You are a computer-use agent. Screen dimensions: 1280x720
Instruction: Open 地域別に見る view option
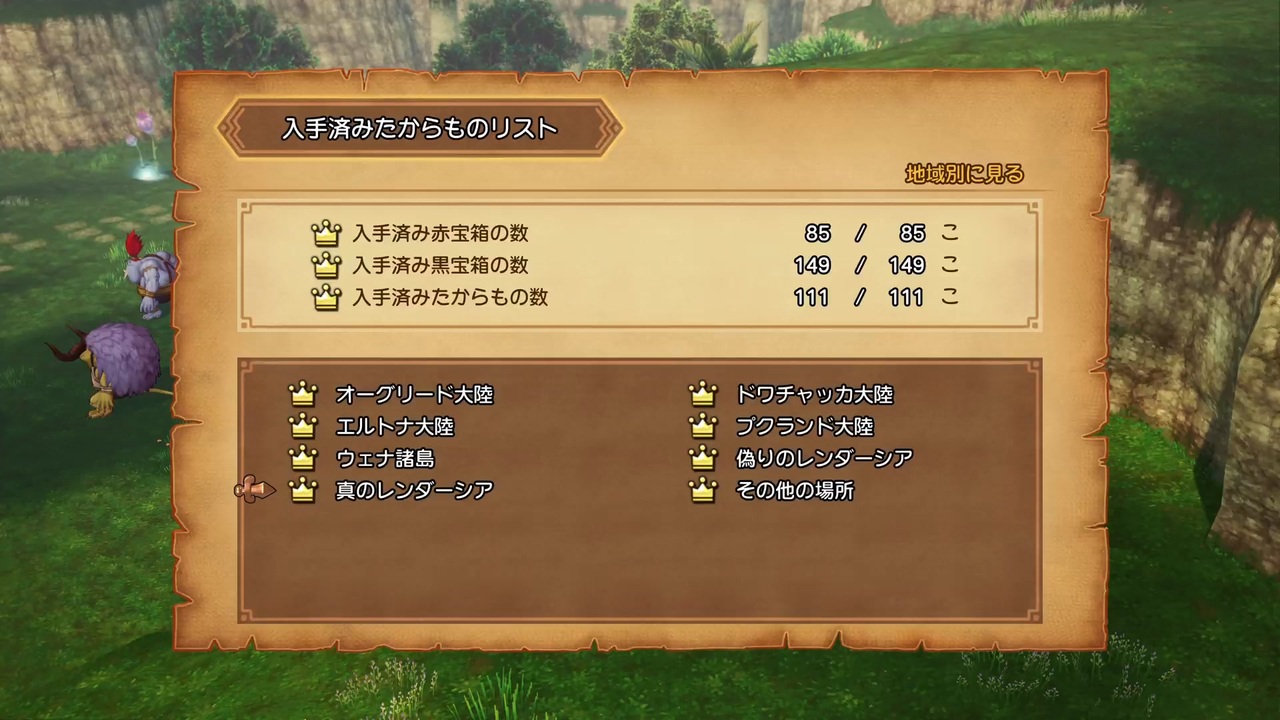coord(963,174)
